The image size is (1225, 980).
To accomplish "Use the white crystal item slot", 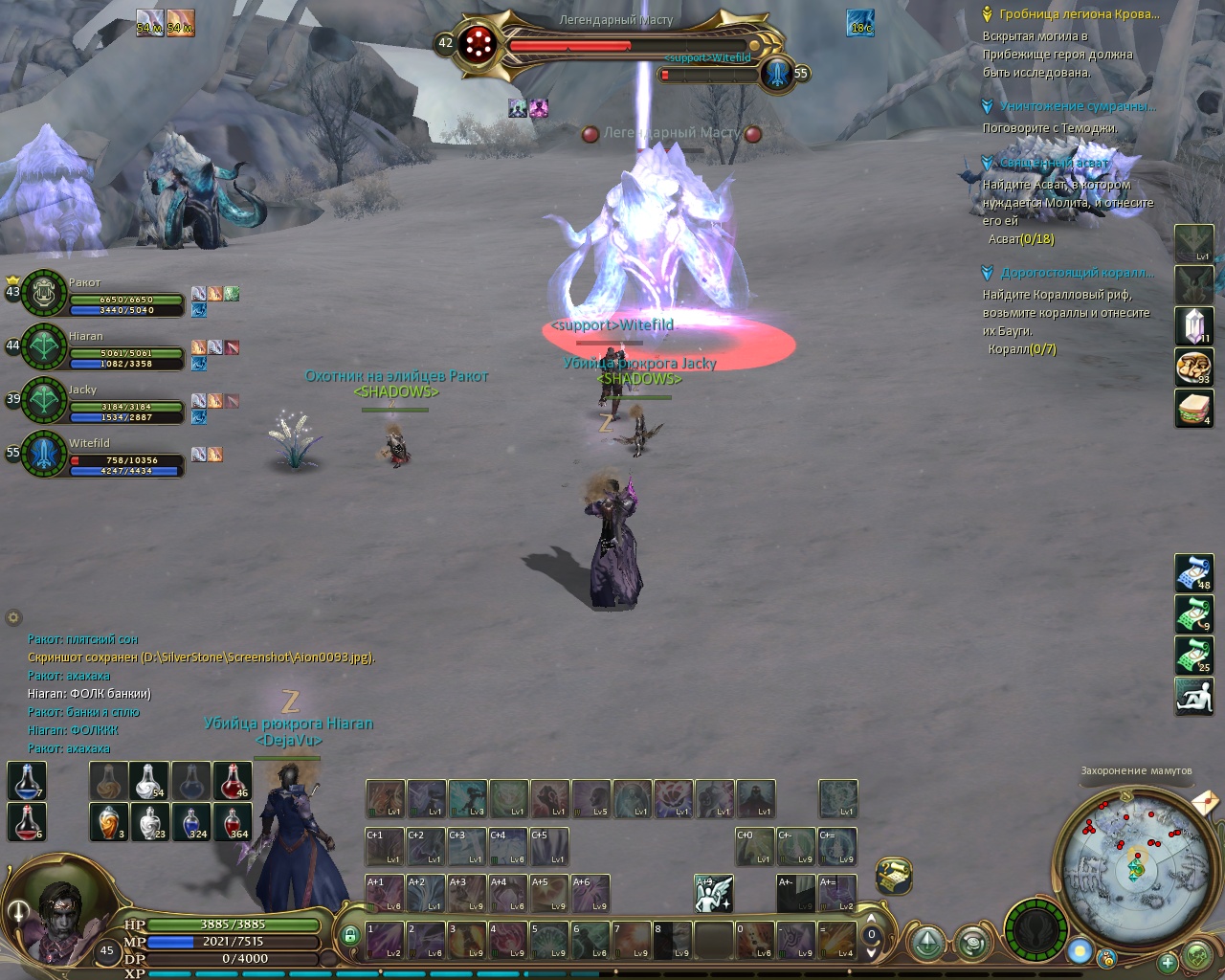I will 1193,326.
